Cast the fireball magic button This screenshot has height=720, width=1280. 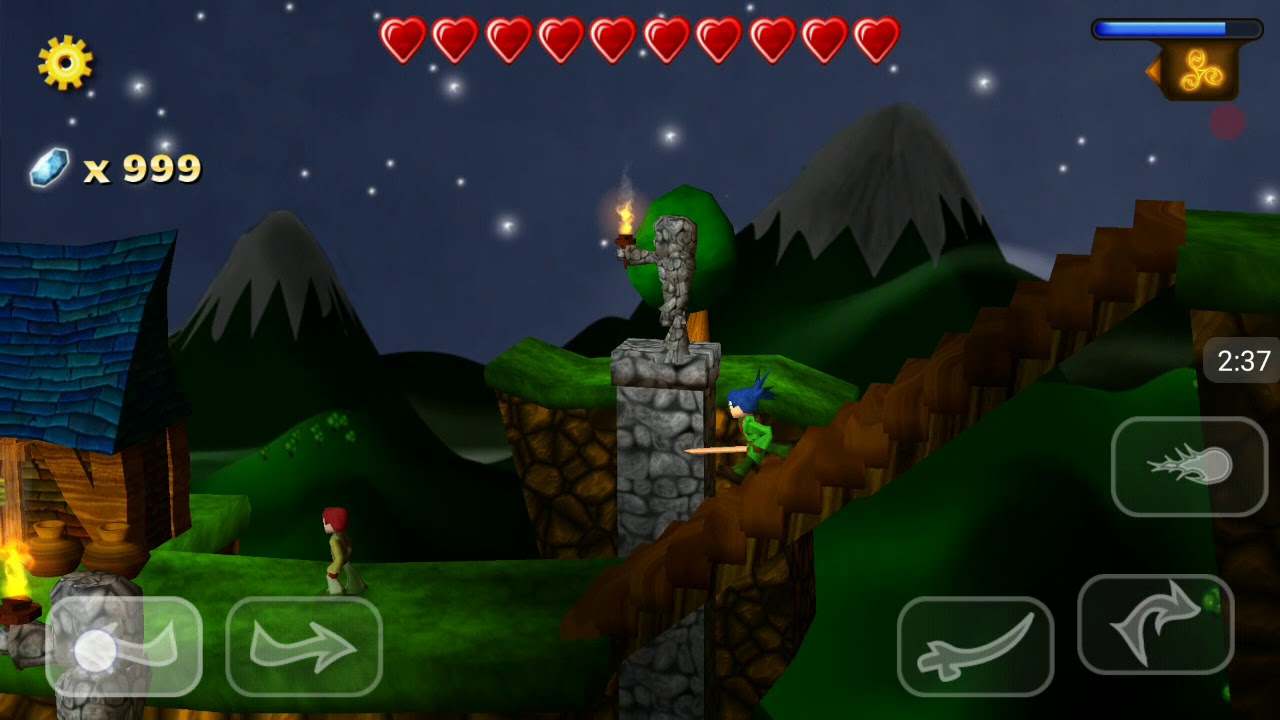[1189, 467]
